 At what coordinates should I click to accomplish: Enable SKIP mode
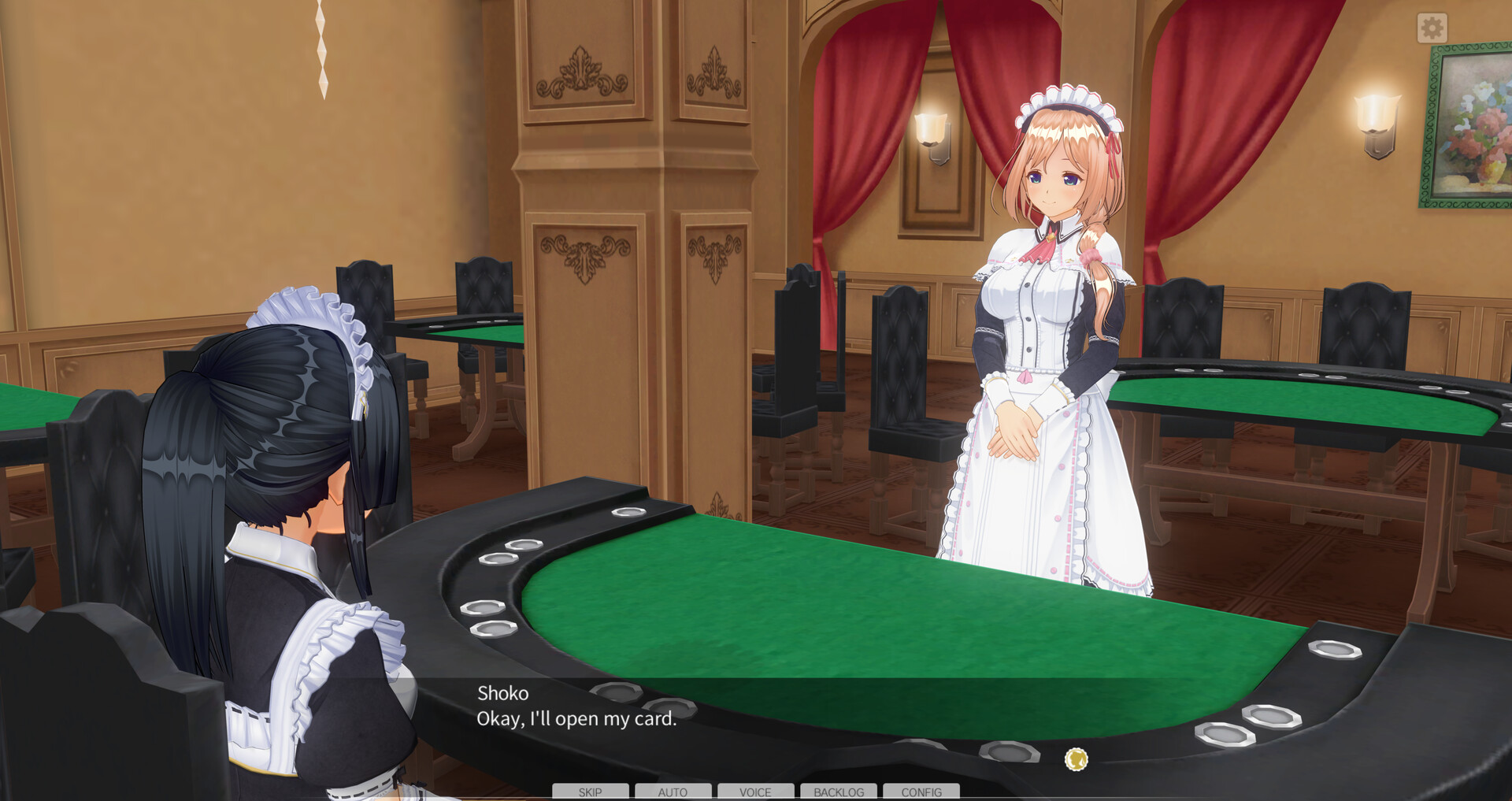[589, 792]
